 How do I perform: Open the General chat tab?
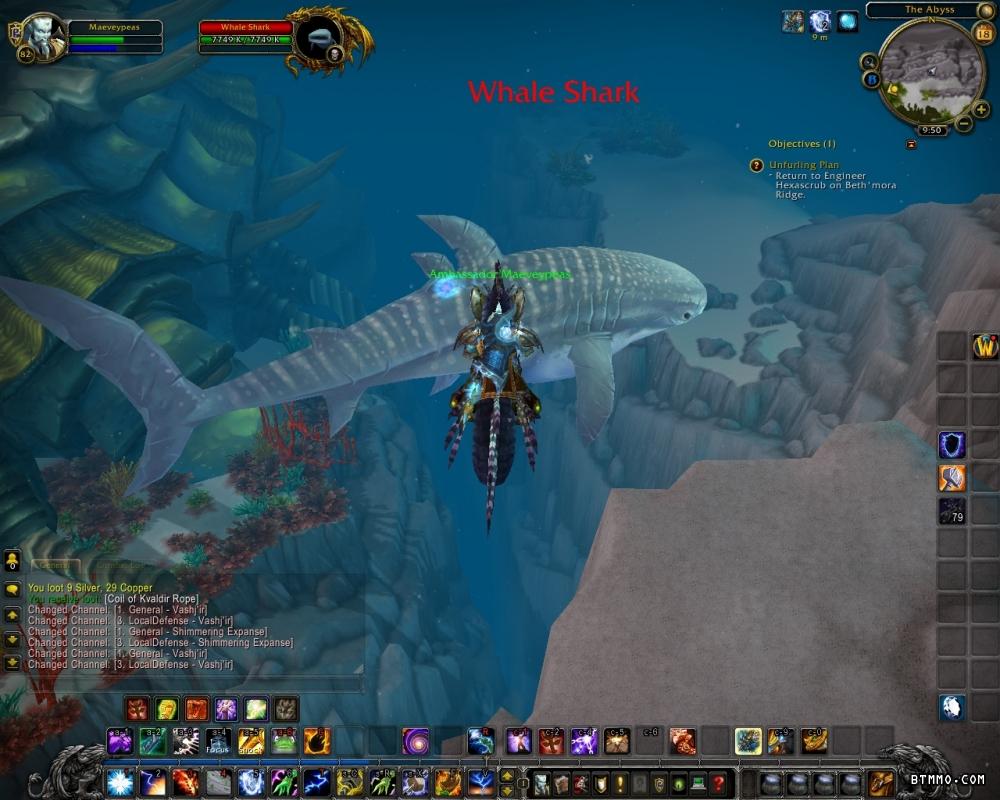pos(55,566)
